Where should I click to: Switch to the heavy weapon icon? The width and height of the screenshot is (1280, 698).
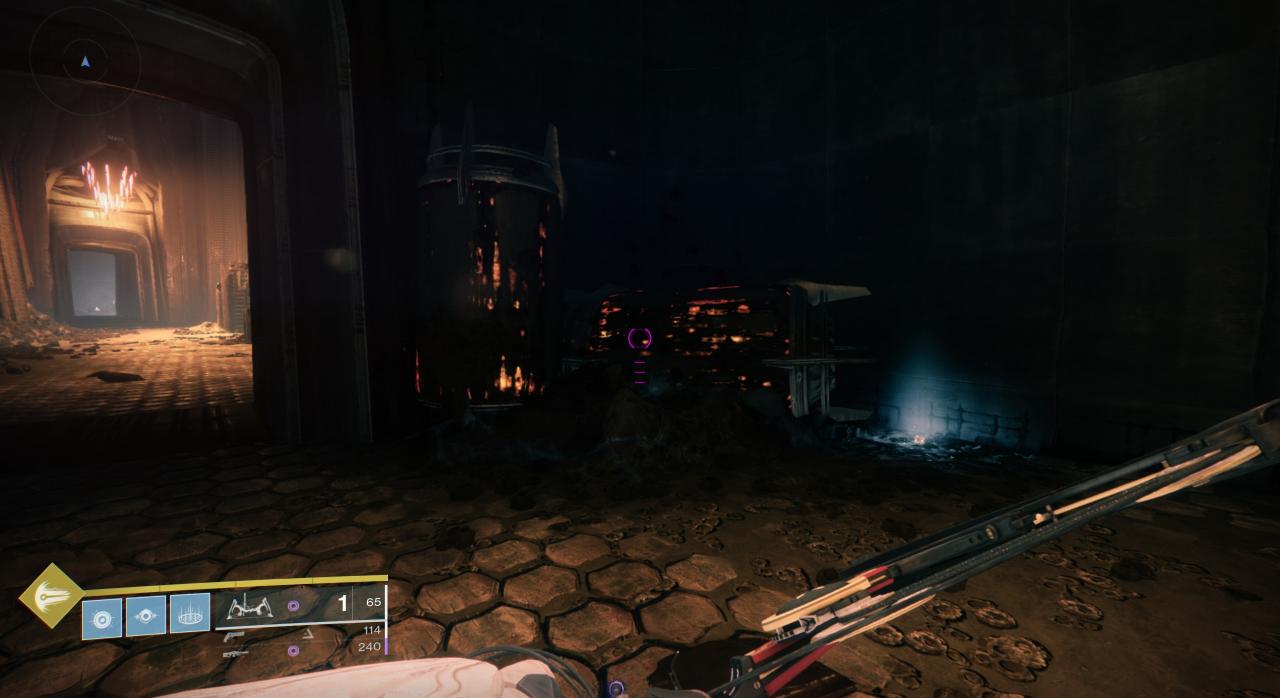[236, 653]
